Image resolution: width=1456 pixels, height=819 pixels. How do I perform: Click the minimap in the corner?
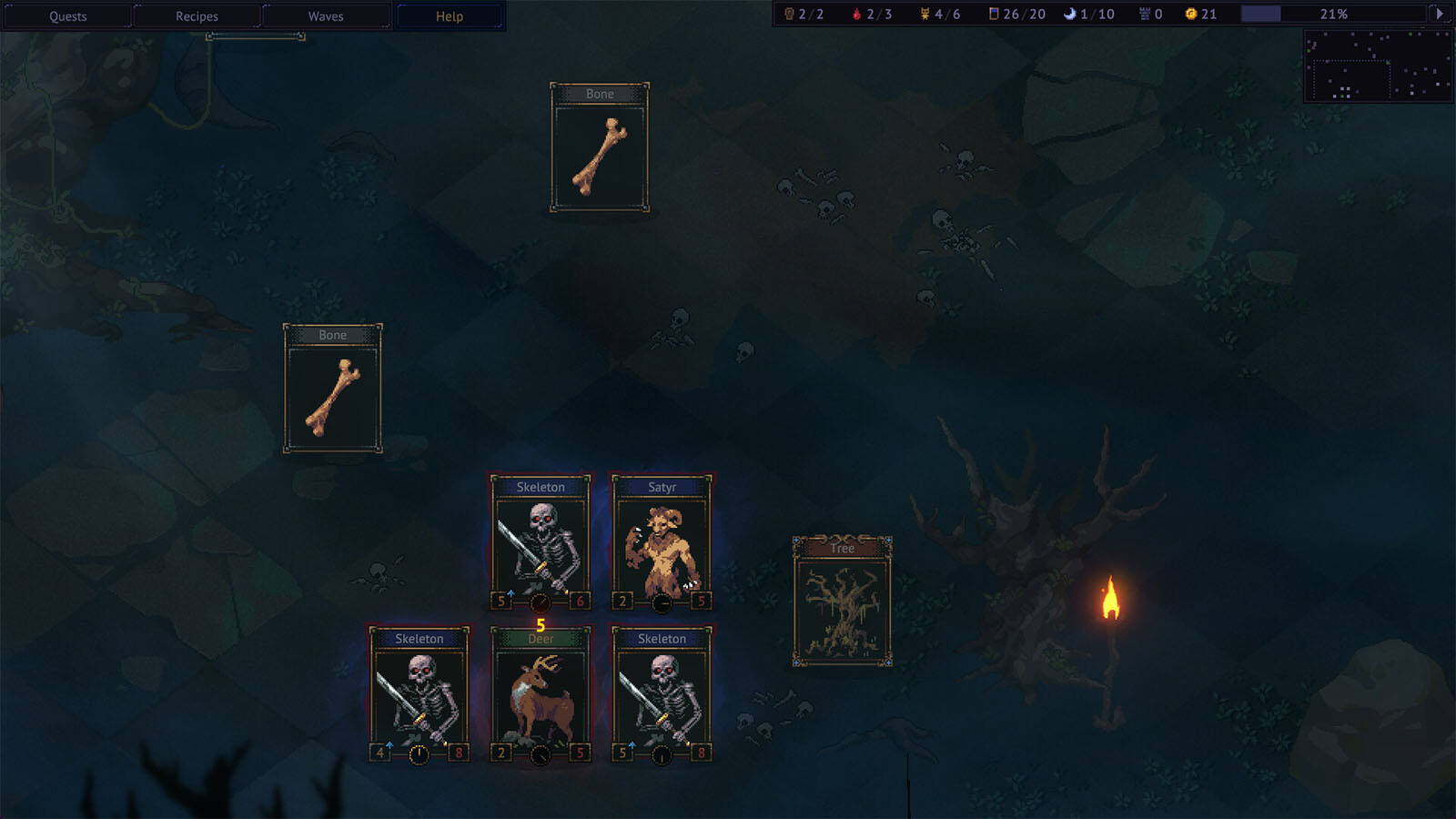pos(1378,66)
